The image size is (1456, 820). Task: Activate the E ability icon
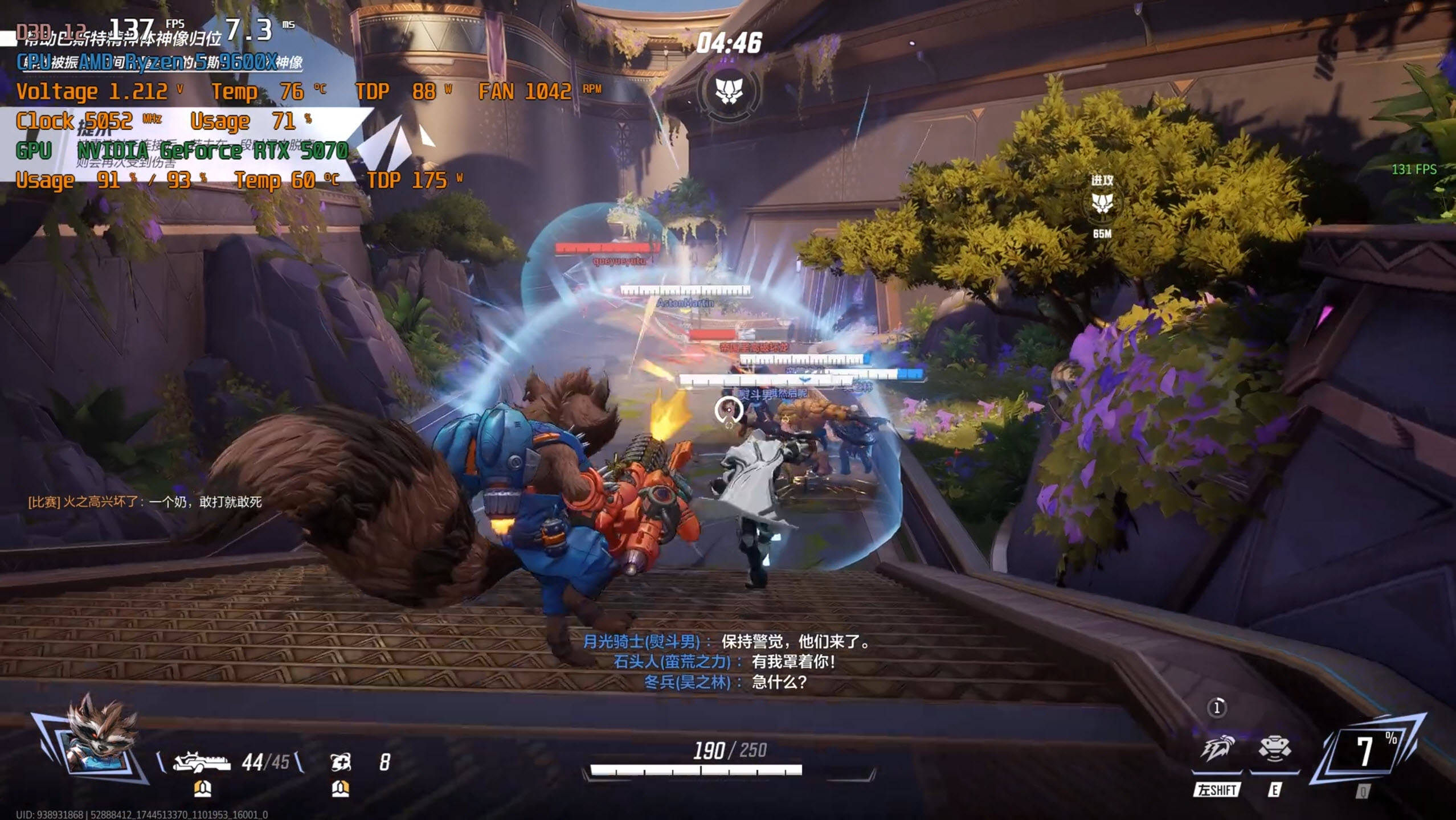pyautogui.click(x=1274, y=749)
